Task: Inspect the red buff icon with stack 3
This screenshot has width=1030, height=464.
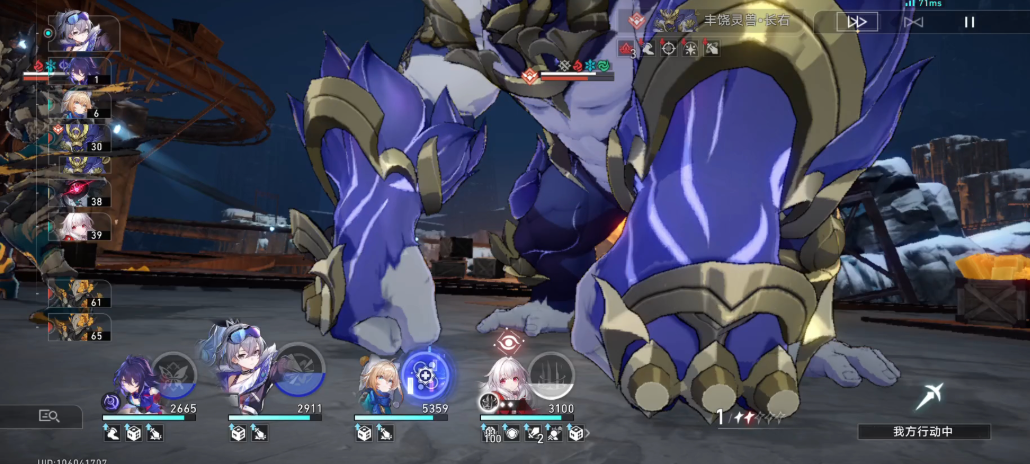Action: [x=627, y=48]
